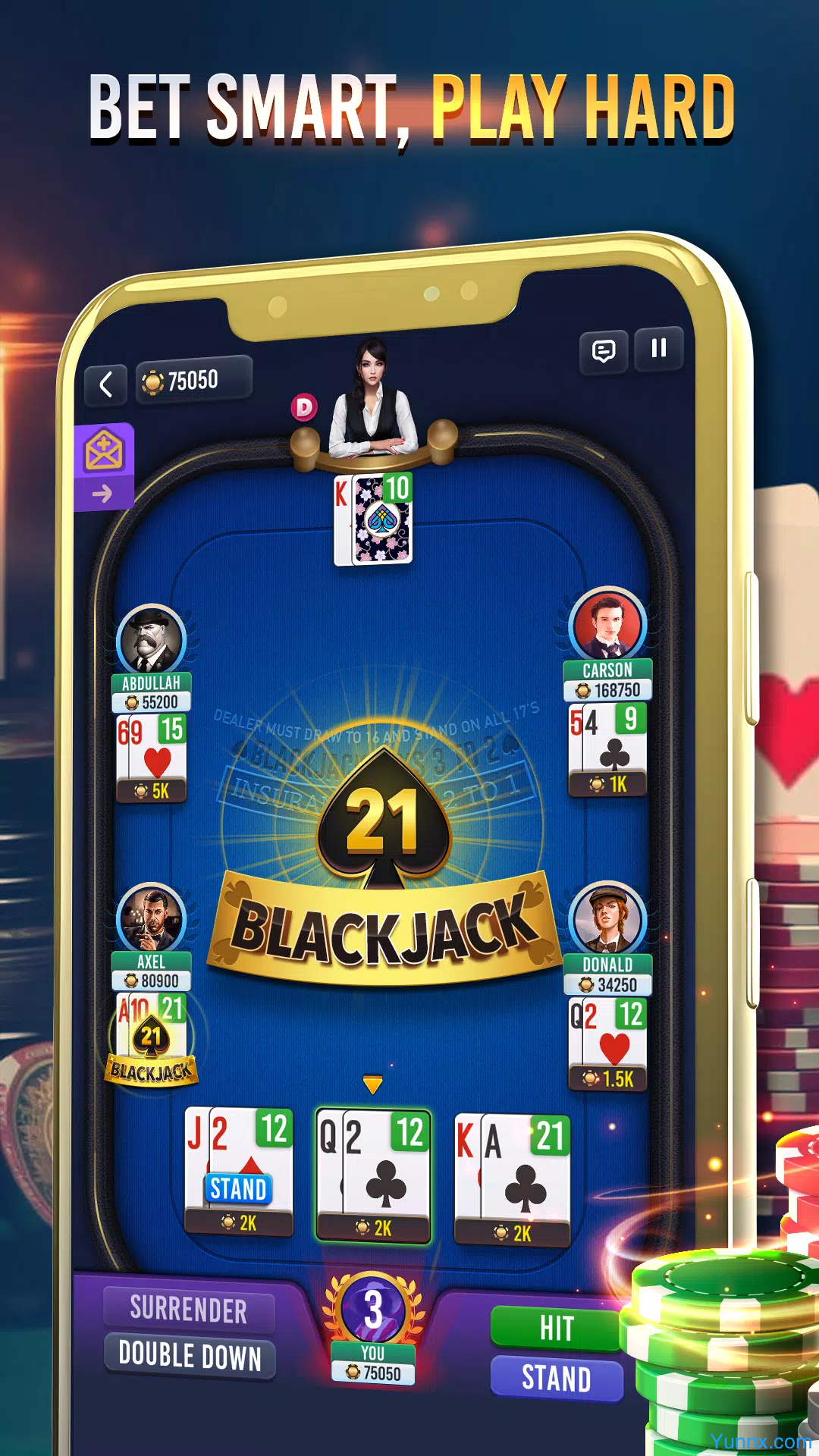Pause the game
Image resolution: width=819 pixels, height=1456 pixels.
[x=658, y=349]
